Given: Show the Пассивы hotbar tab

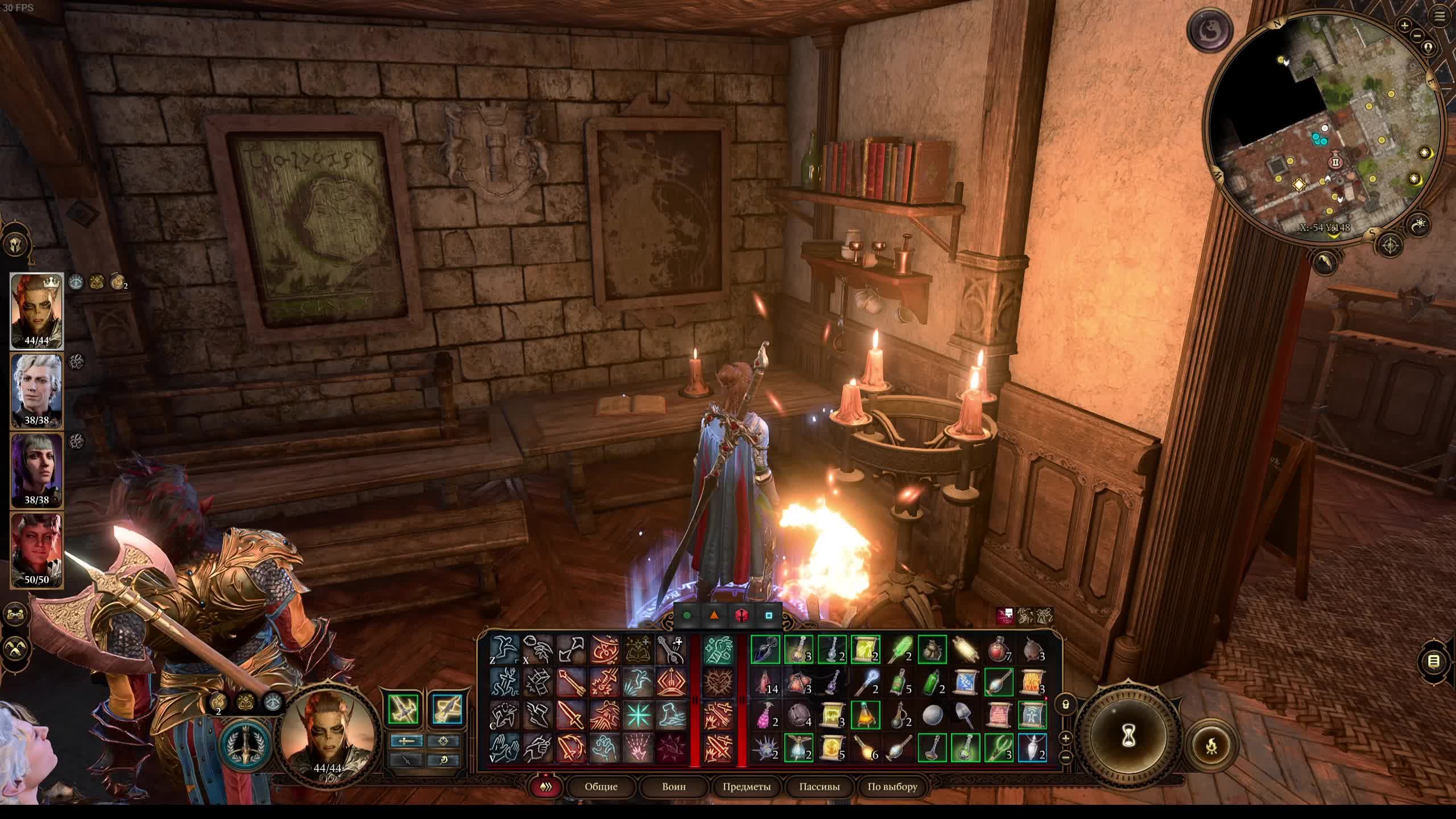Looking at the screenshot, I should pyautogui.click(x=819, y=787).
